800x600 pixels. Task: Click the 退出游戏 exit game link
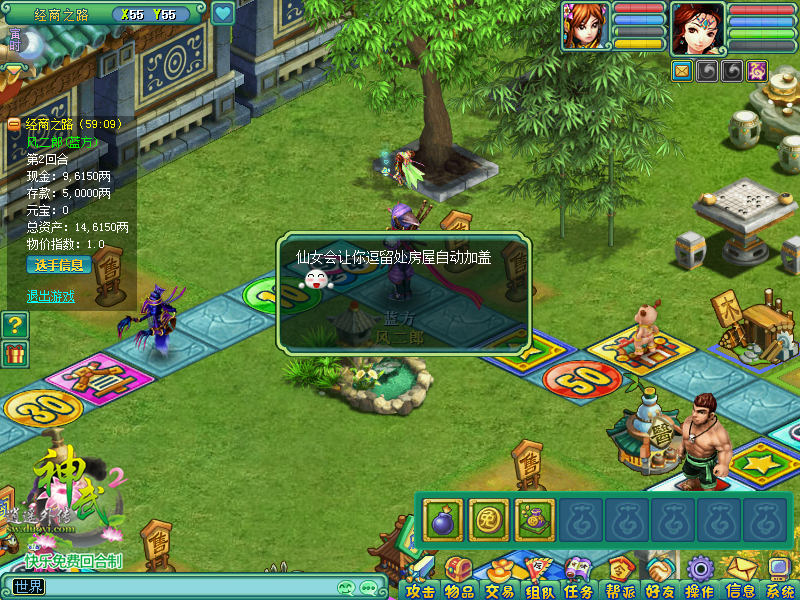click(51, 296)
